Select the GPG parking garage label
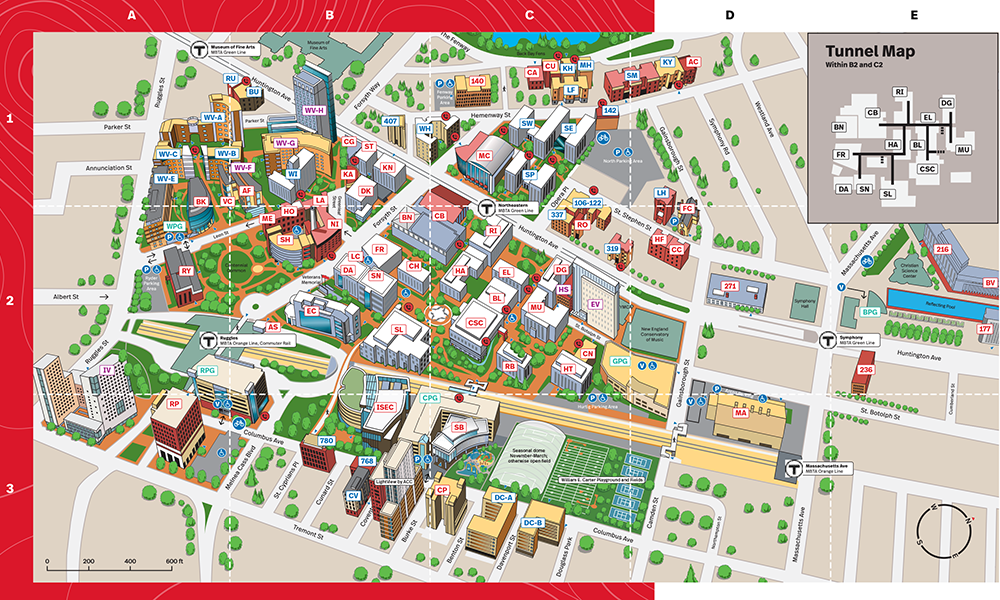 pyautogui.click(x=620, y=360)
